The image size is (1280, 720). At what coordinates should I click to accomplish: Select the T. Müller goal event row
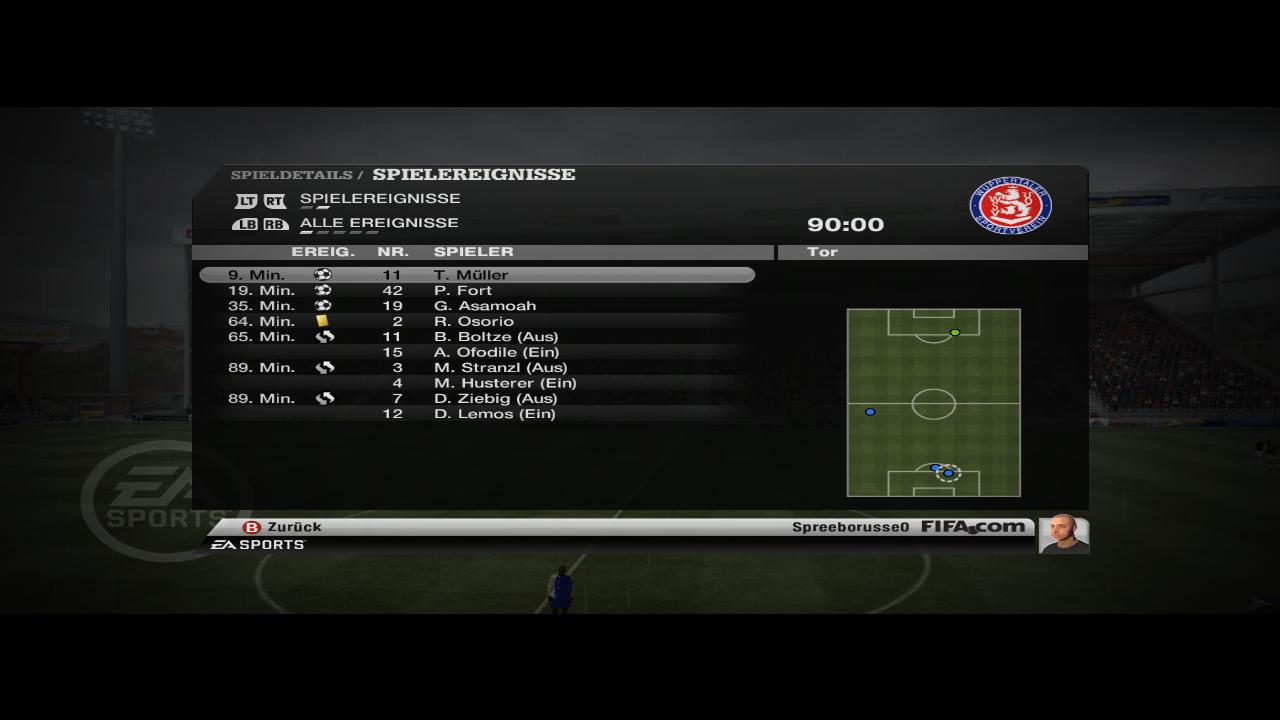(x=476, y=275)
